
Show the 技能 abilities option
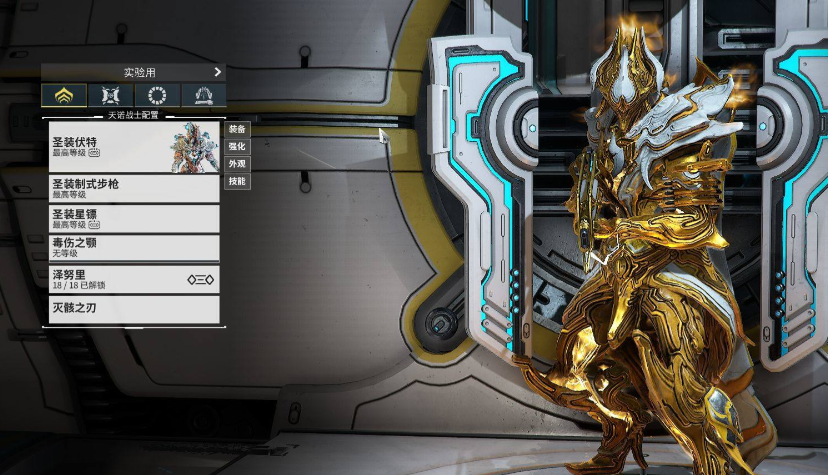click(x=237, y=181)
